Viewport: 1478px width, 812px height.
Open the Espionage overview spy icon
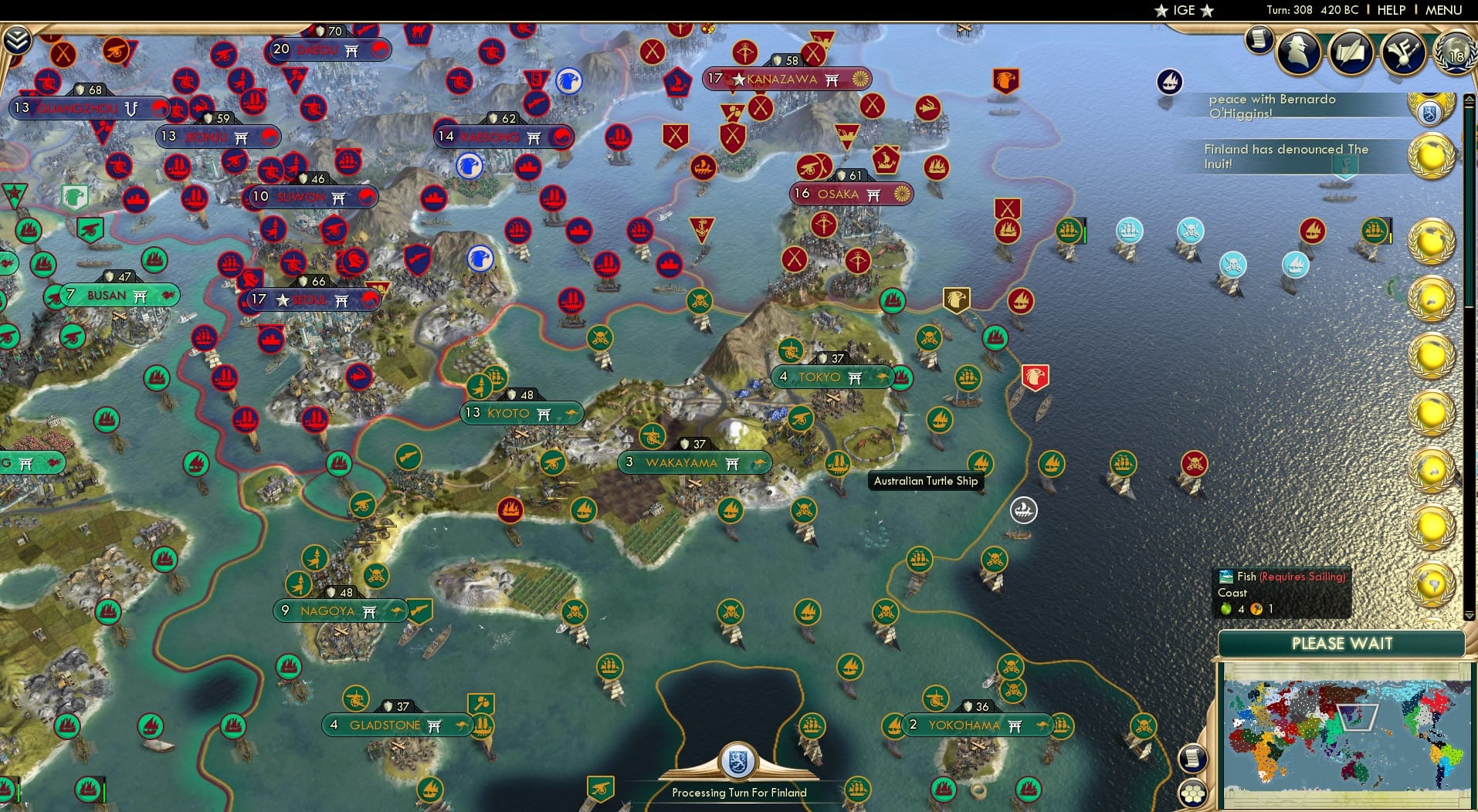coord(1300,52)
